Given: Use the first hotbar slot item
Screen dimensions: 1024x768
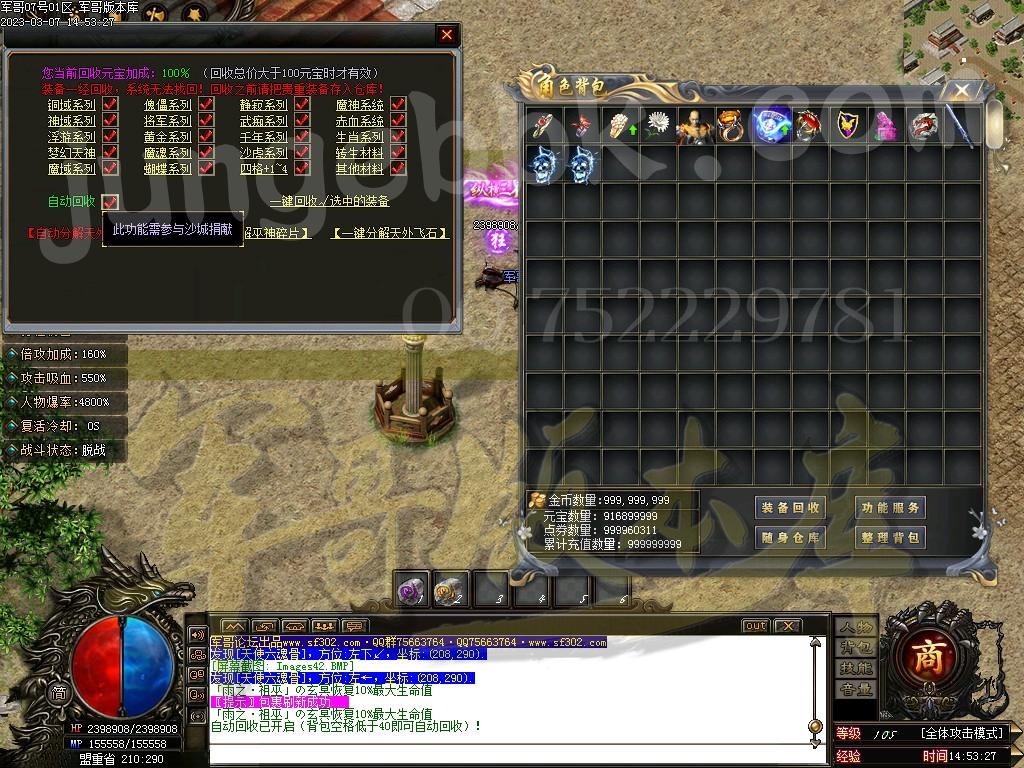Looking at the screenshot, I should [x=412, y=589].
